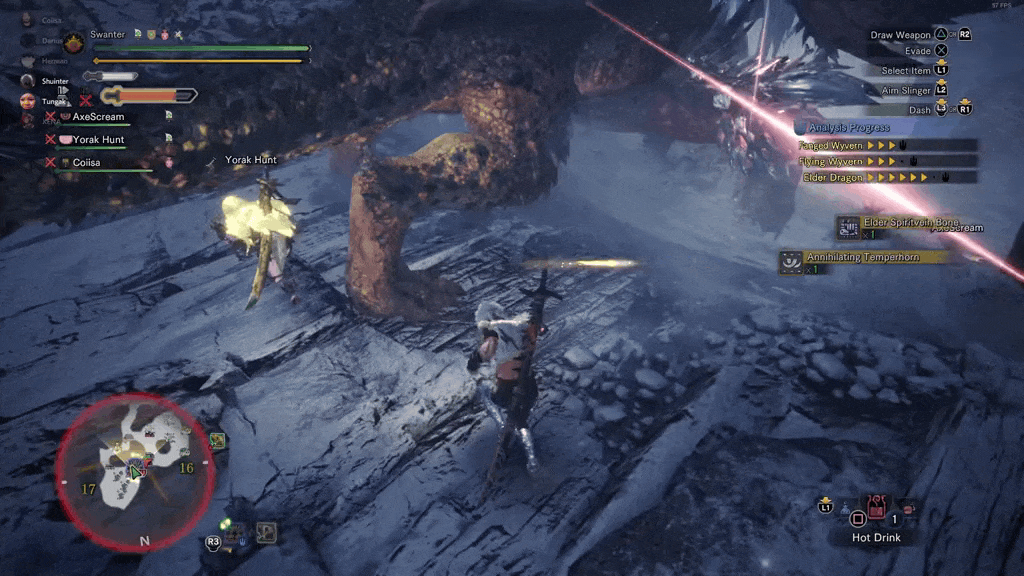Select the Elder Dragon analysis row
The width and height of the screenshot is (1024, 576).
(888, 177)
